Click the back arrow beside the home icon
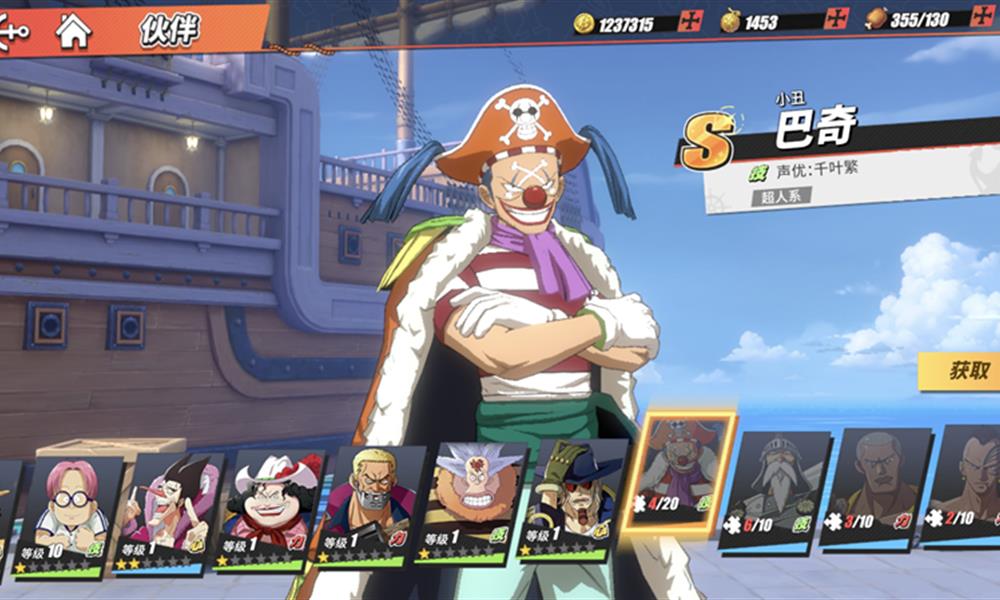Image resolution: width=1000 pixels, height=600 pixels. click(15, 31)
